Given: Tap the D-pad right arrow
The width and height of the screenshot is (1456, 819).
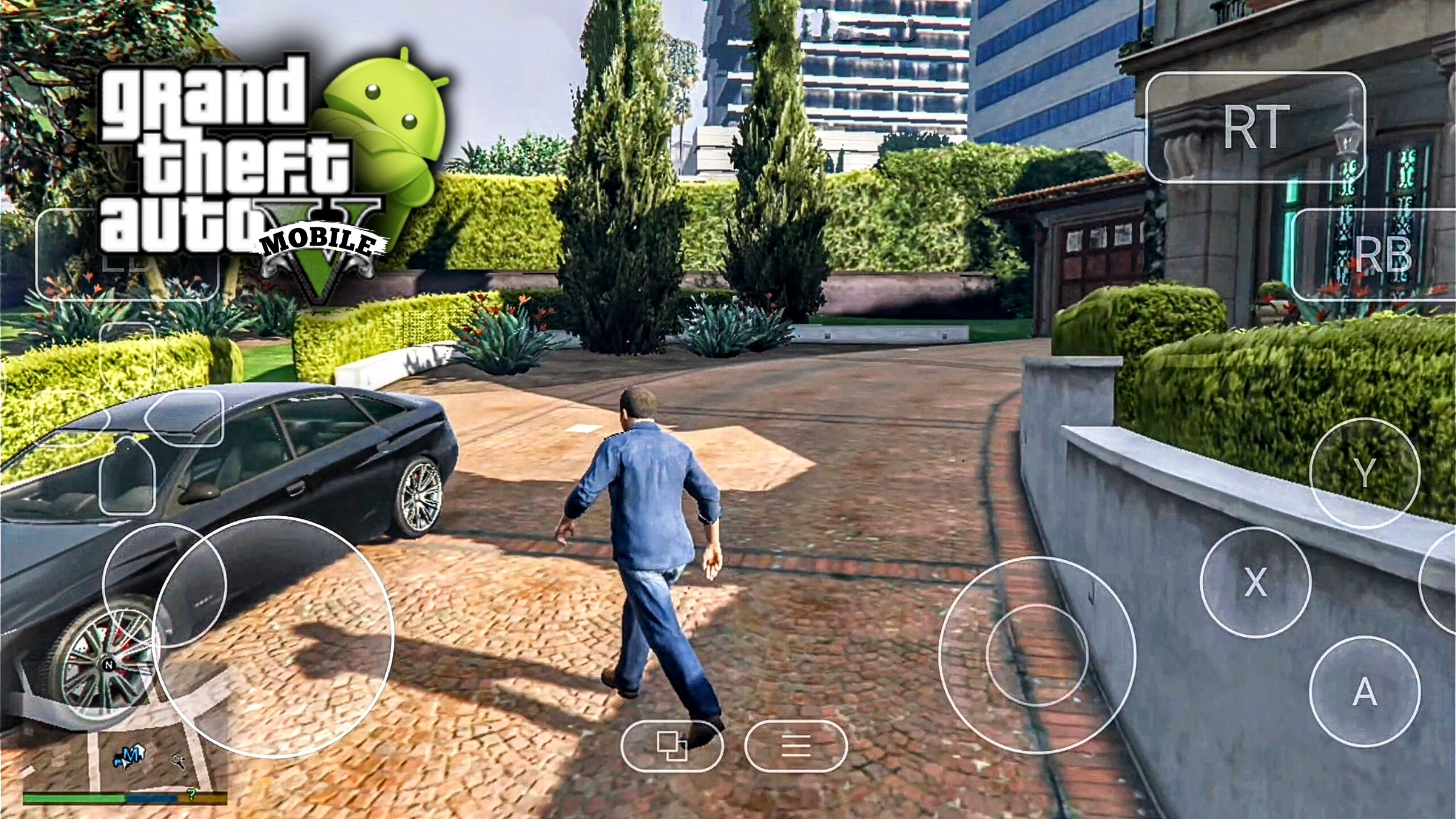Looking at the screenshot, I should coord(184,418).
